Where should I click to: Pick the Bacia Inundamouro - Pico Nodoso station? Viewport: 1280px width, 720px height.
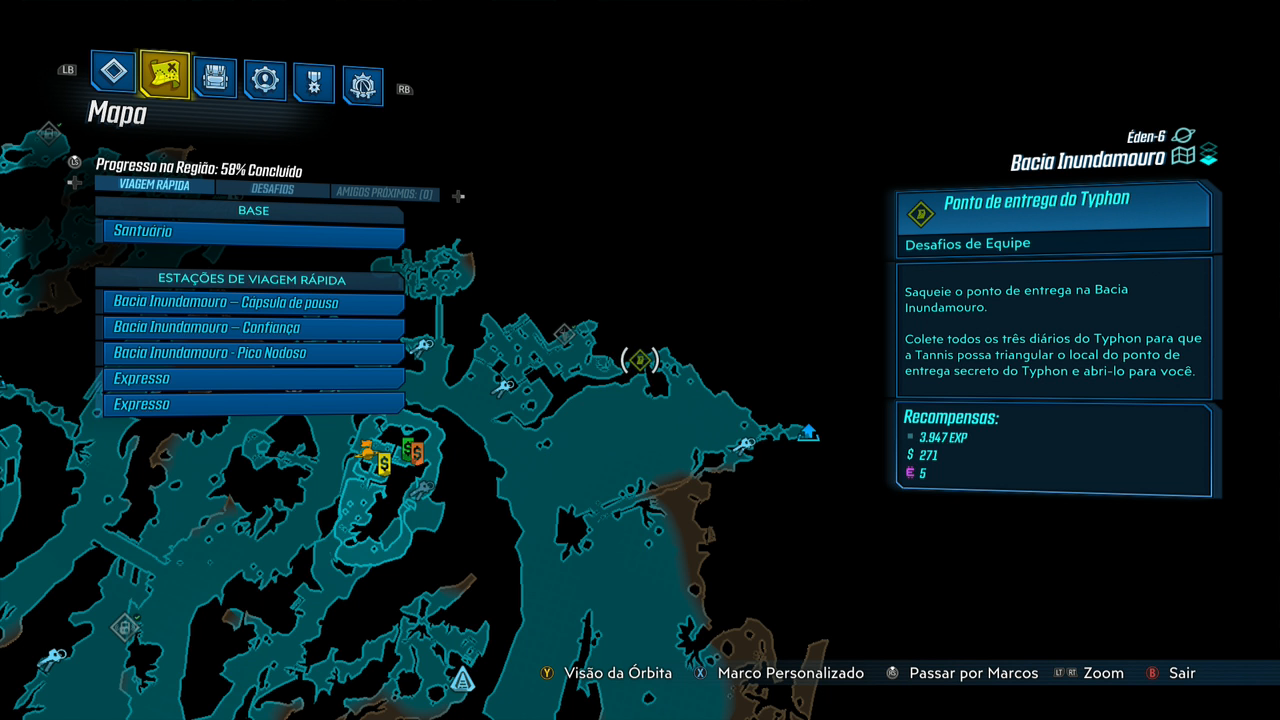[x=253, y=353]
